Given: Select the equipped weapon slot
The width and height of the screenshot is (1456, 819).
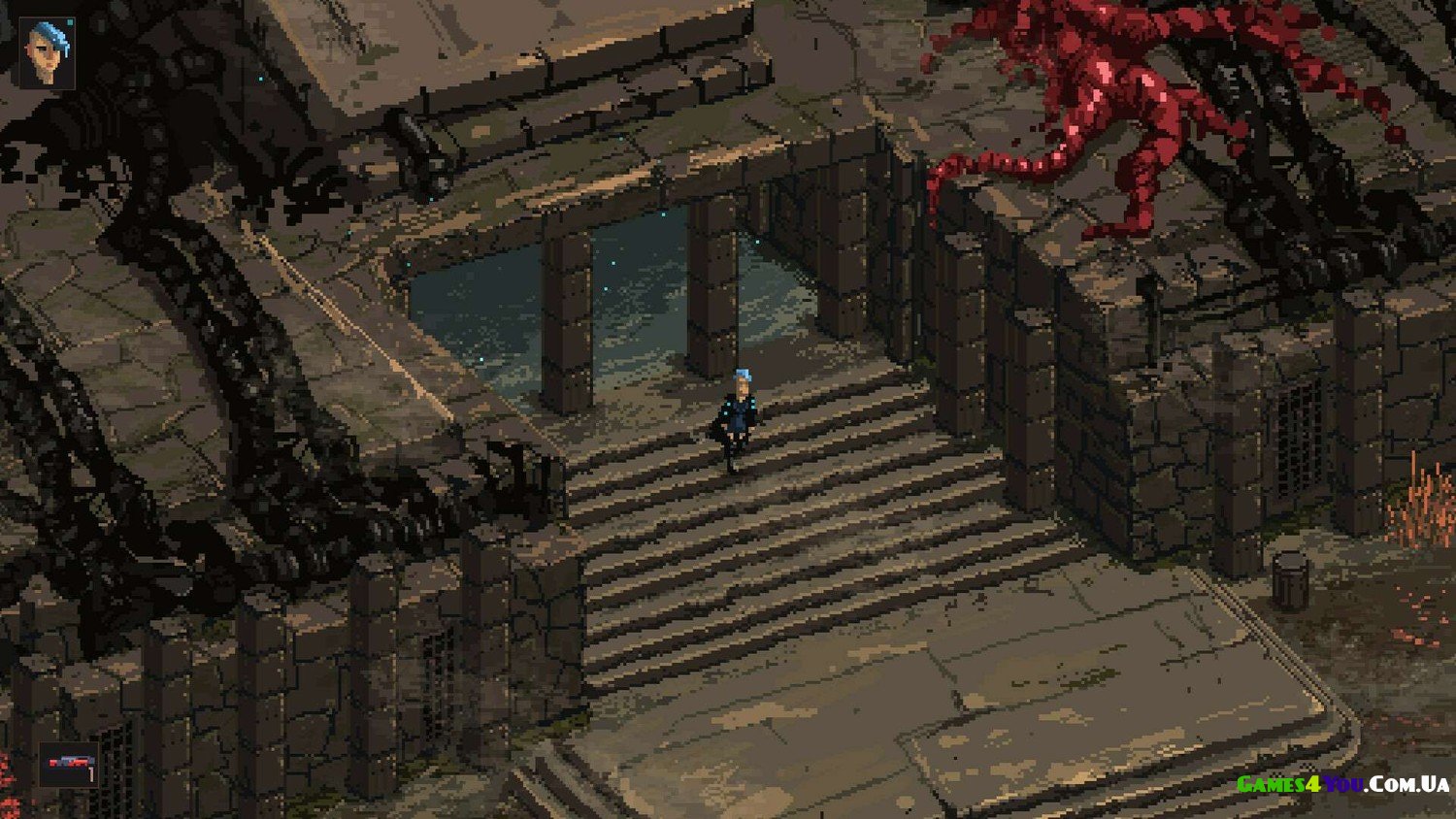Looking at the screenshot, I should click(x=69, y=764).
